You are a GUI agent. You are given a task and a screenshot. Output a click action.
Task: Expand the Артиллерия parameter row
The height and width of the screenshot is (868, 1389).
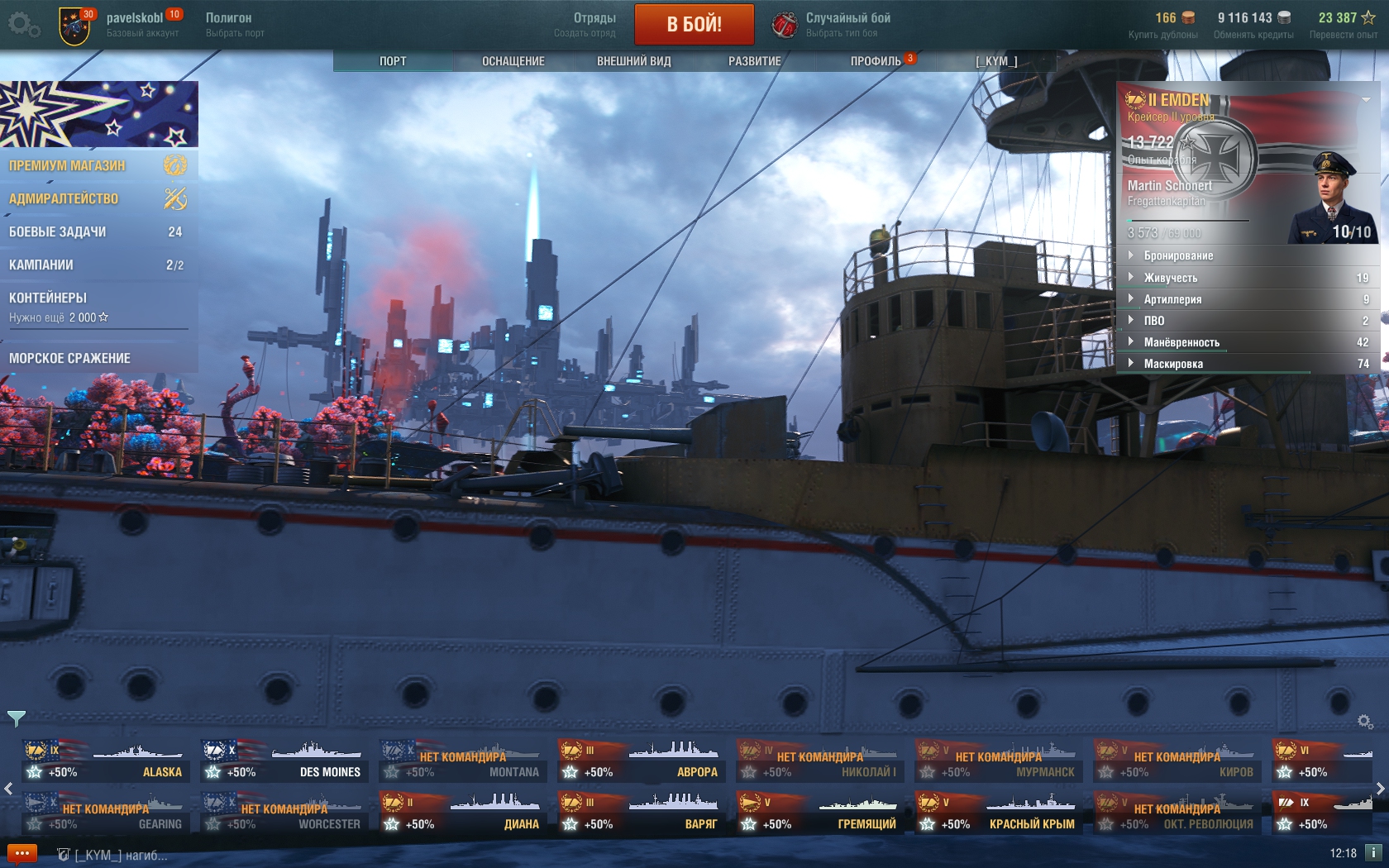click(1172, 299)
